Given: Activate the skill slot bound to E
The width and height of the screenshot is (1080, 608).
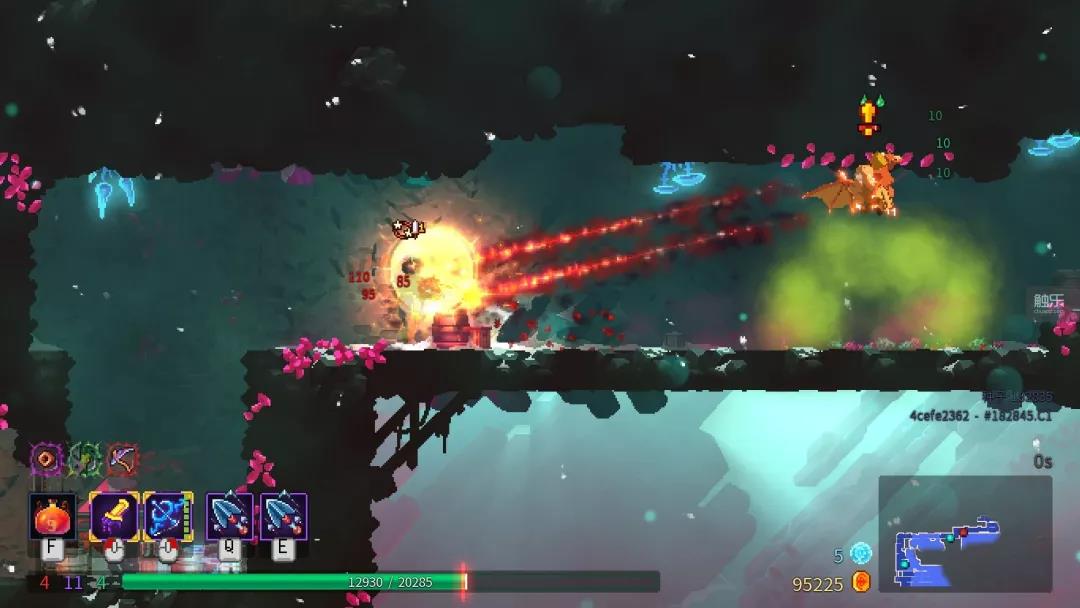Looking at the screenshot, I should [x=284, y=517].
